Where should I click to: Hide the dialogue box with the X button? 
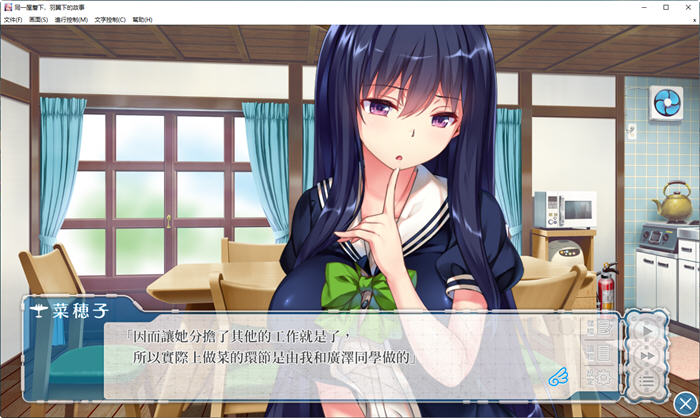pyautogui.click(x=684, y=402)
